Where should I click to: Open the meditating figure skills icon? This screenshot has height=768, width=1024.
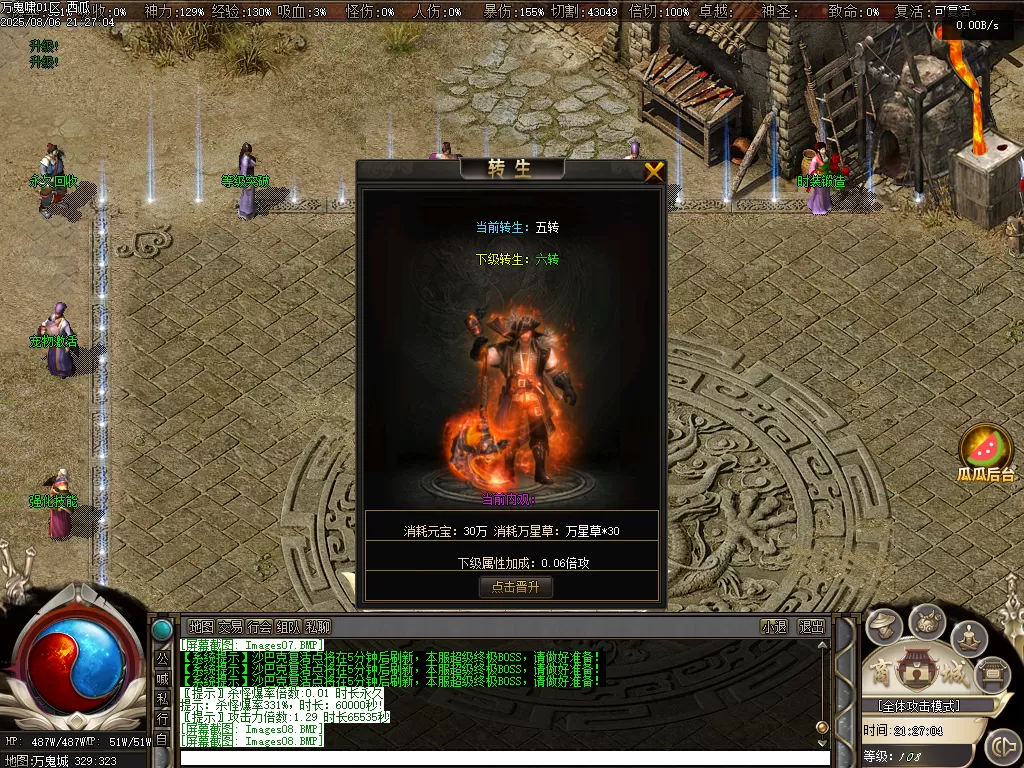969,637
